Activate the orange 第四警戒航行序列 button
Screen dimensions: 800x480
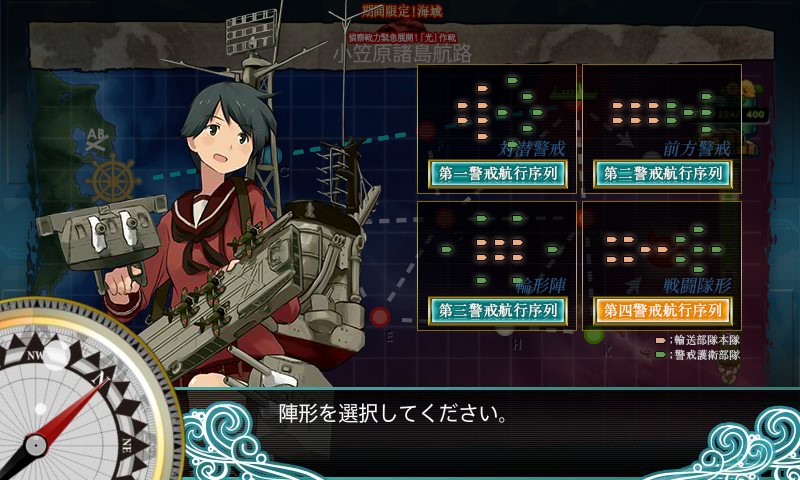pyautogui.click(x=662, y=310)
